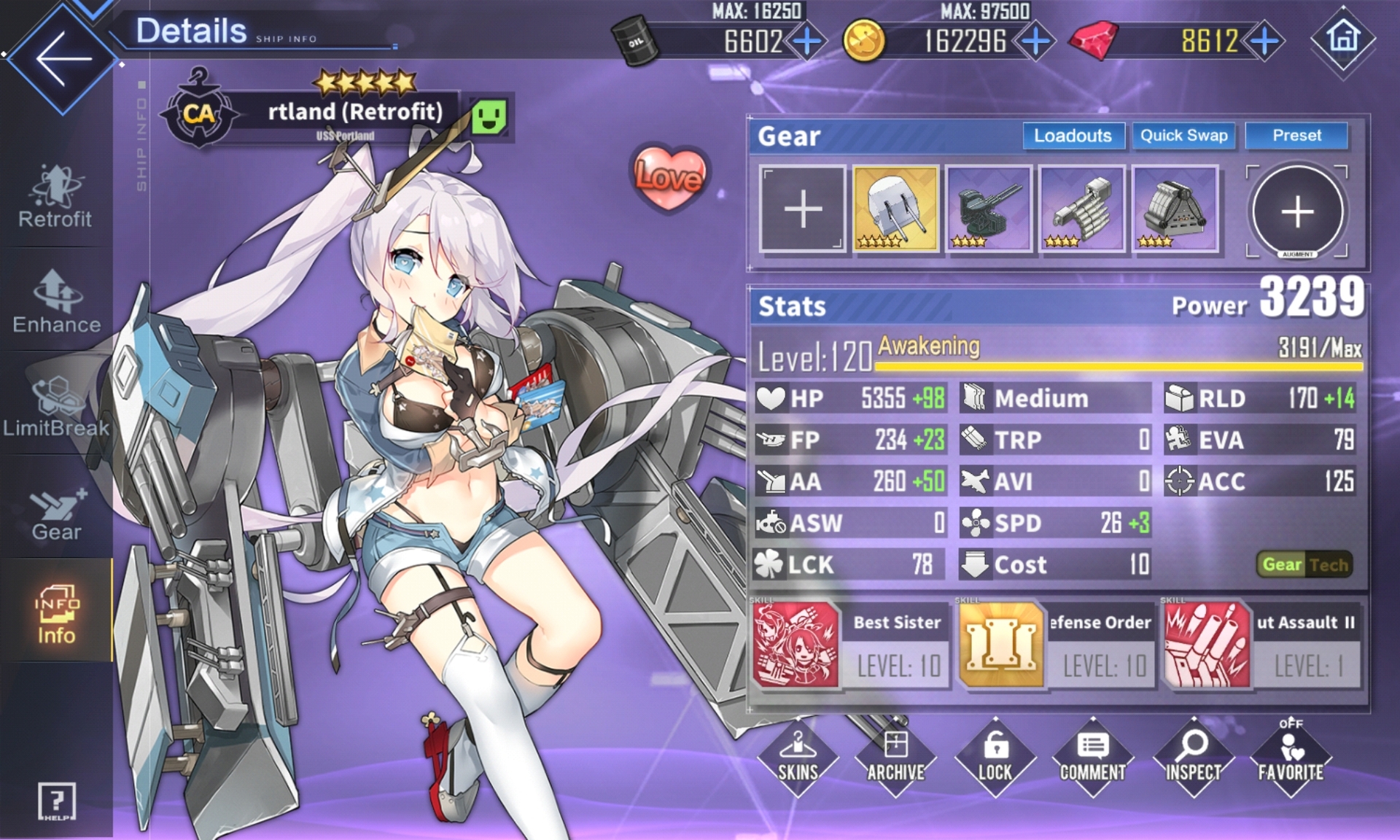Switch to the Enhance tab

coord(56,302)
